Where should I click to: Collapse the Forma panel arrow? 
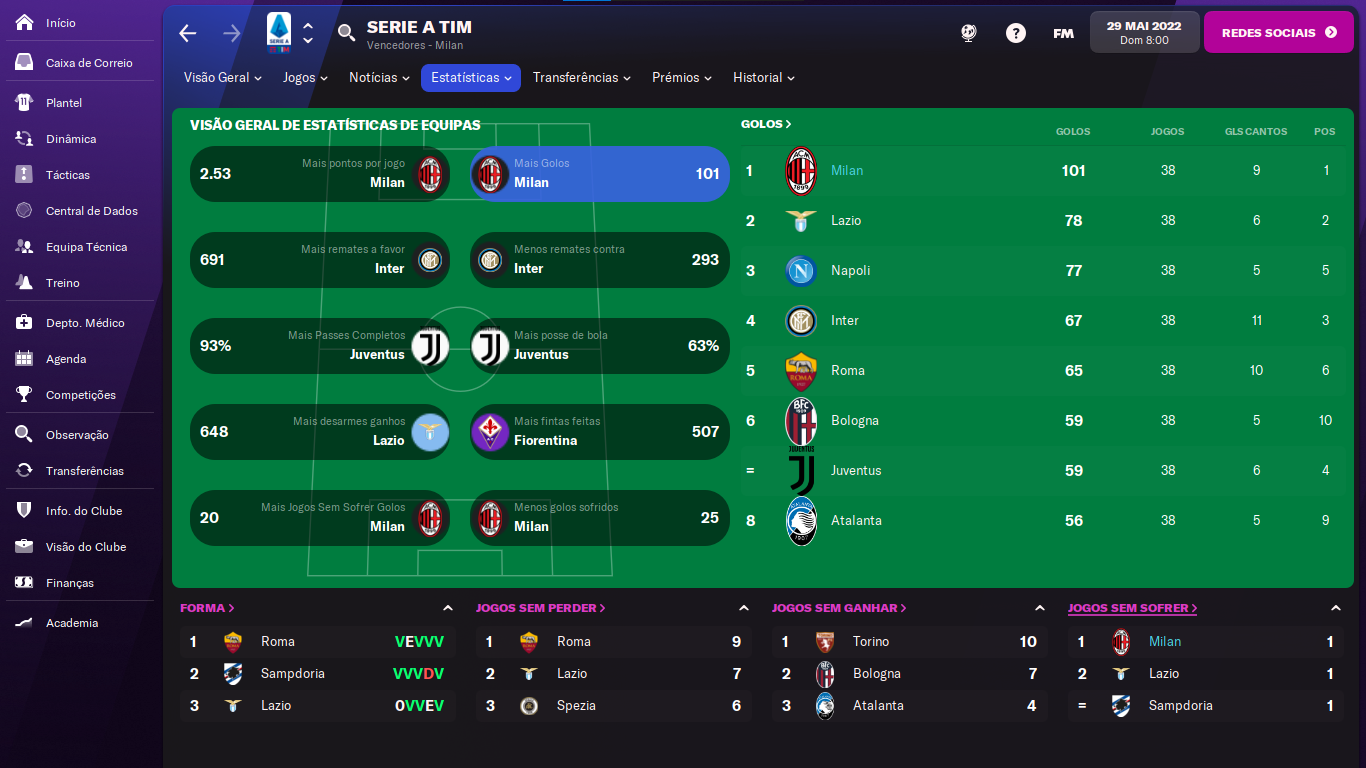click(x=447, y=608)
